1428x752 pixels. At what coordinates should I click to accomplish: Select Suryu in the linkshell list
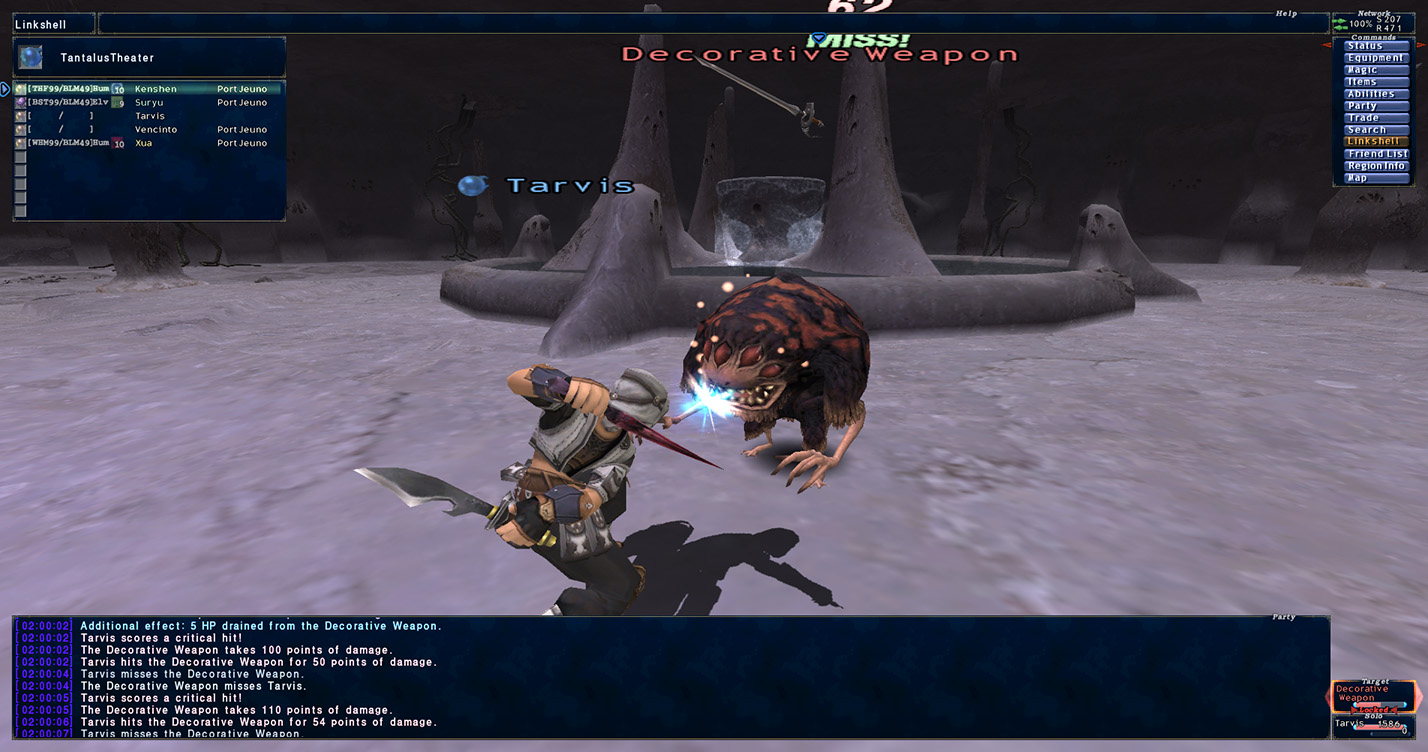coord(149,102)
